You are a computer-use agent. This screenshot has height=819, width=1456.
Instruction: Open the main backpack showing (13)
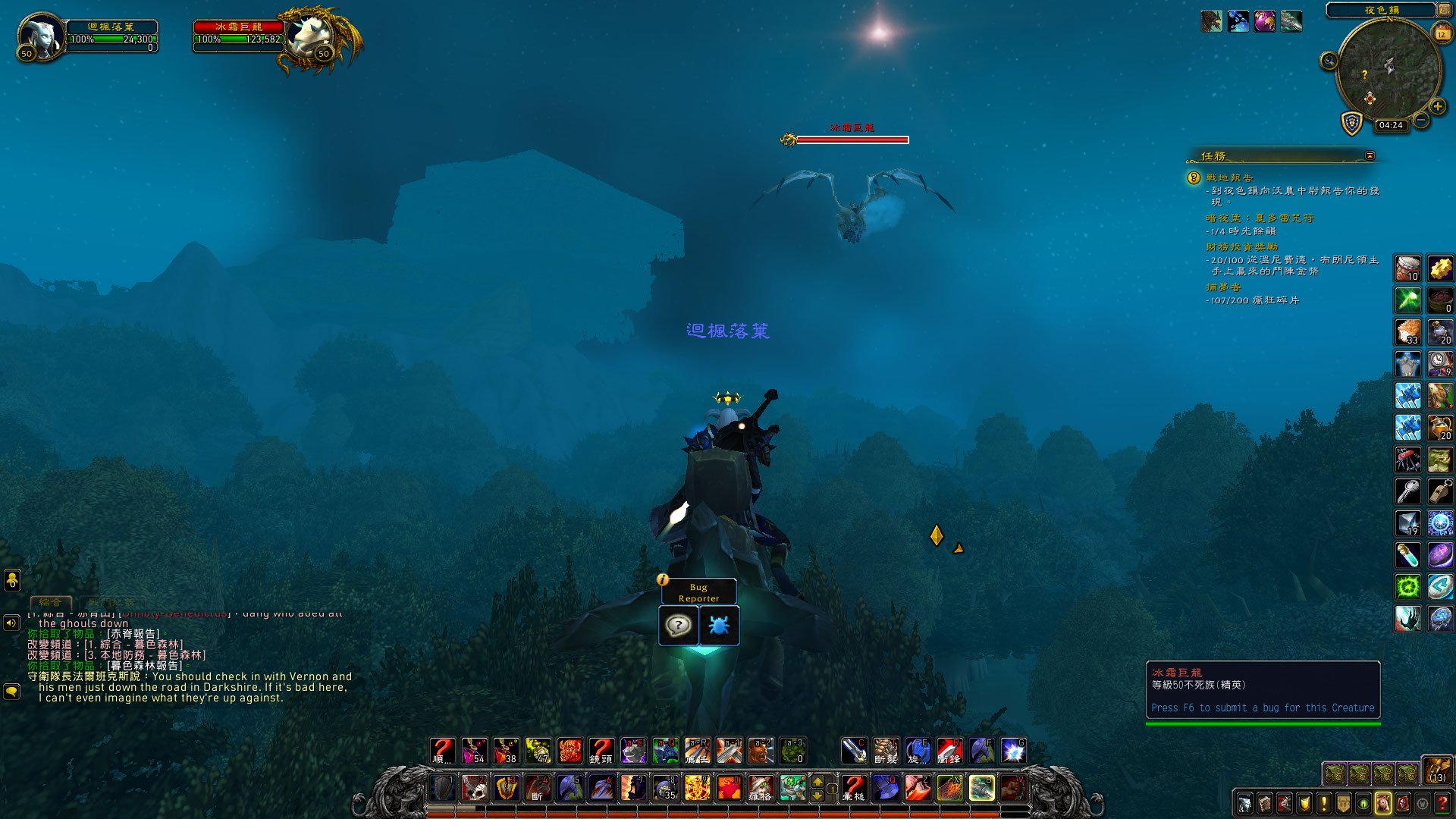(x=1436, y=769)
